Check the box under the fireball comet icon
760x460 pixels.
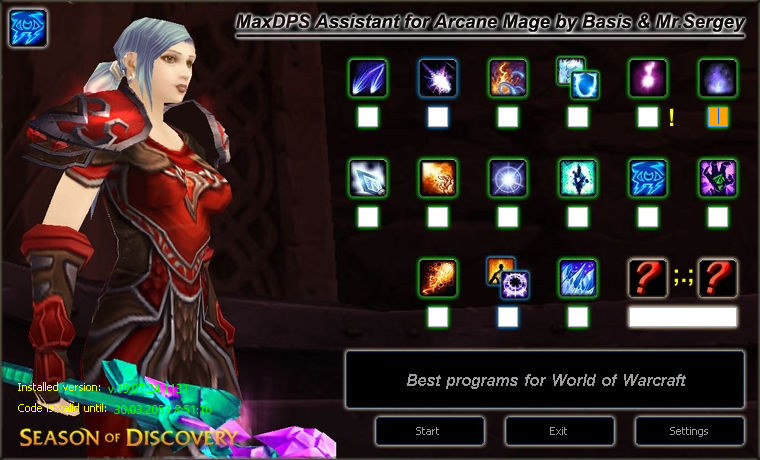[438, 317]
